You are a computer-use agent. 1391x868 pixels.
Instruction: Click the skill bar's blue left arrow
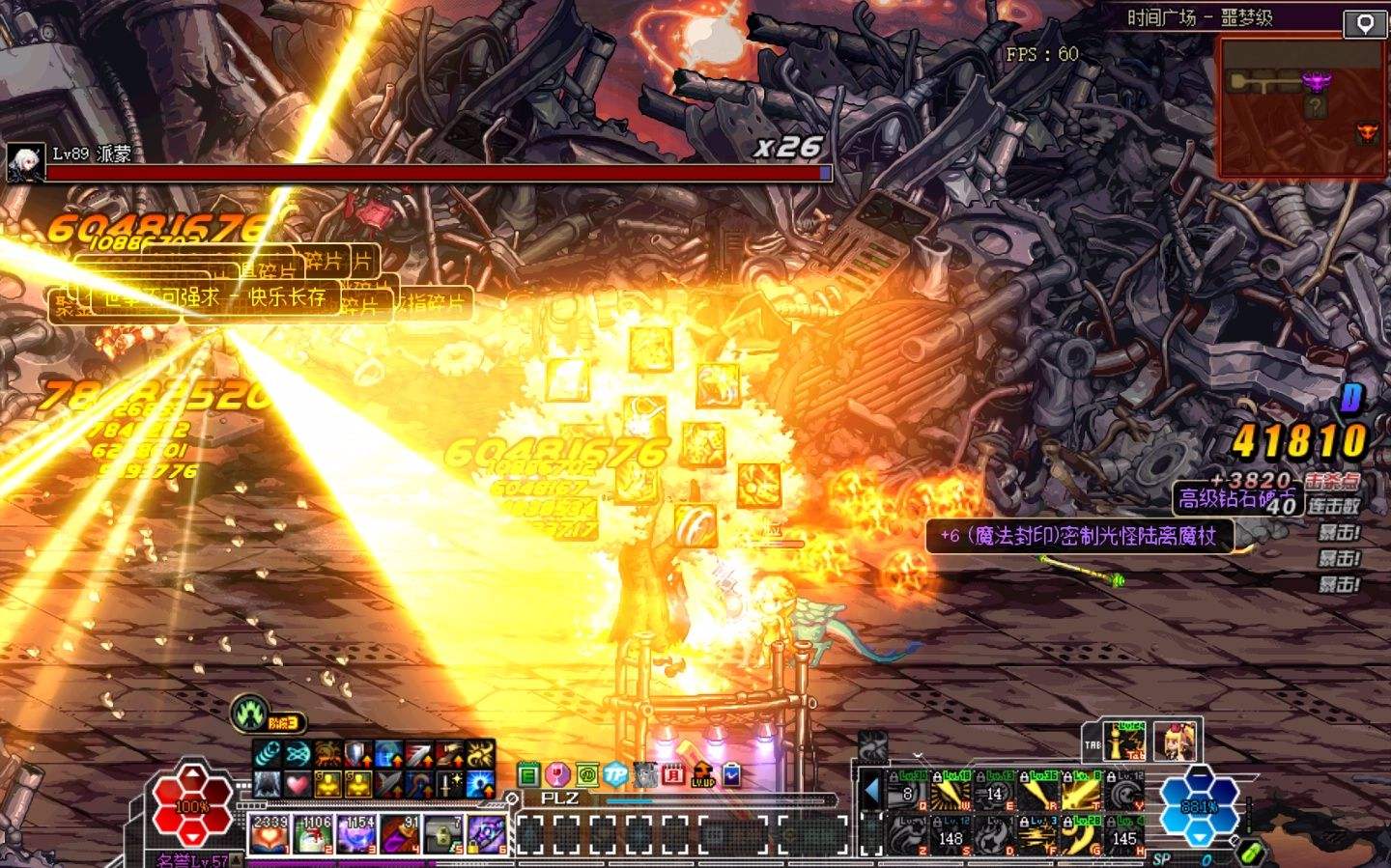click(x=871, y=791)
